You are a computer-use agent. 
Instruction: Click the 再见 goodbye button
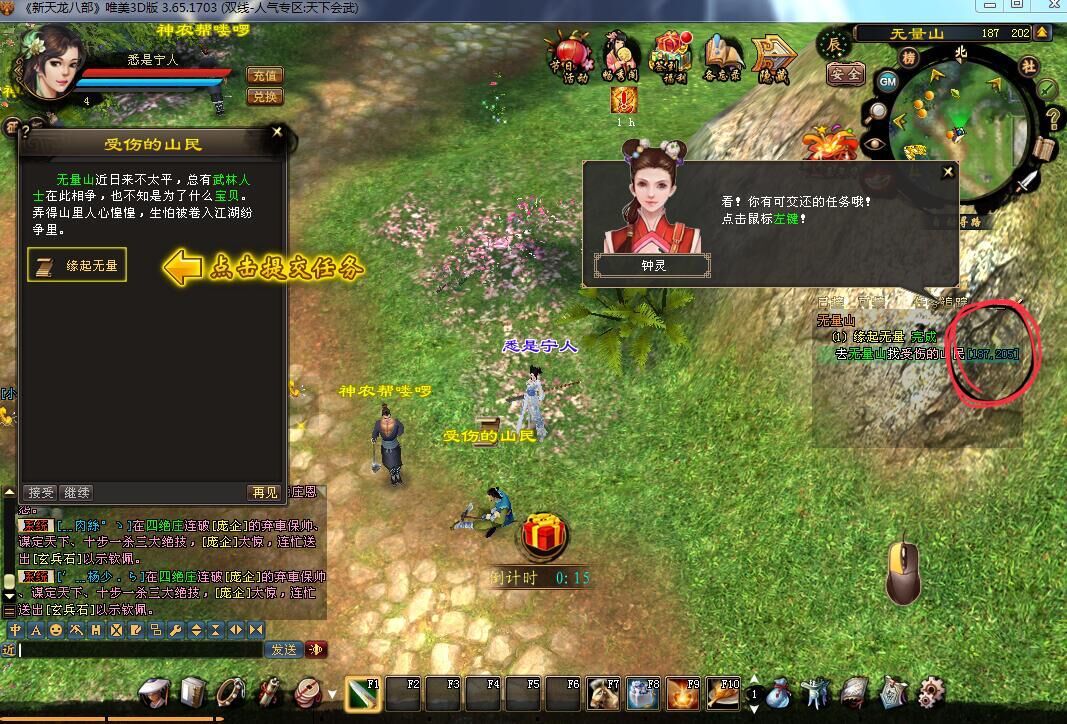click(264, 492)
